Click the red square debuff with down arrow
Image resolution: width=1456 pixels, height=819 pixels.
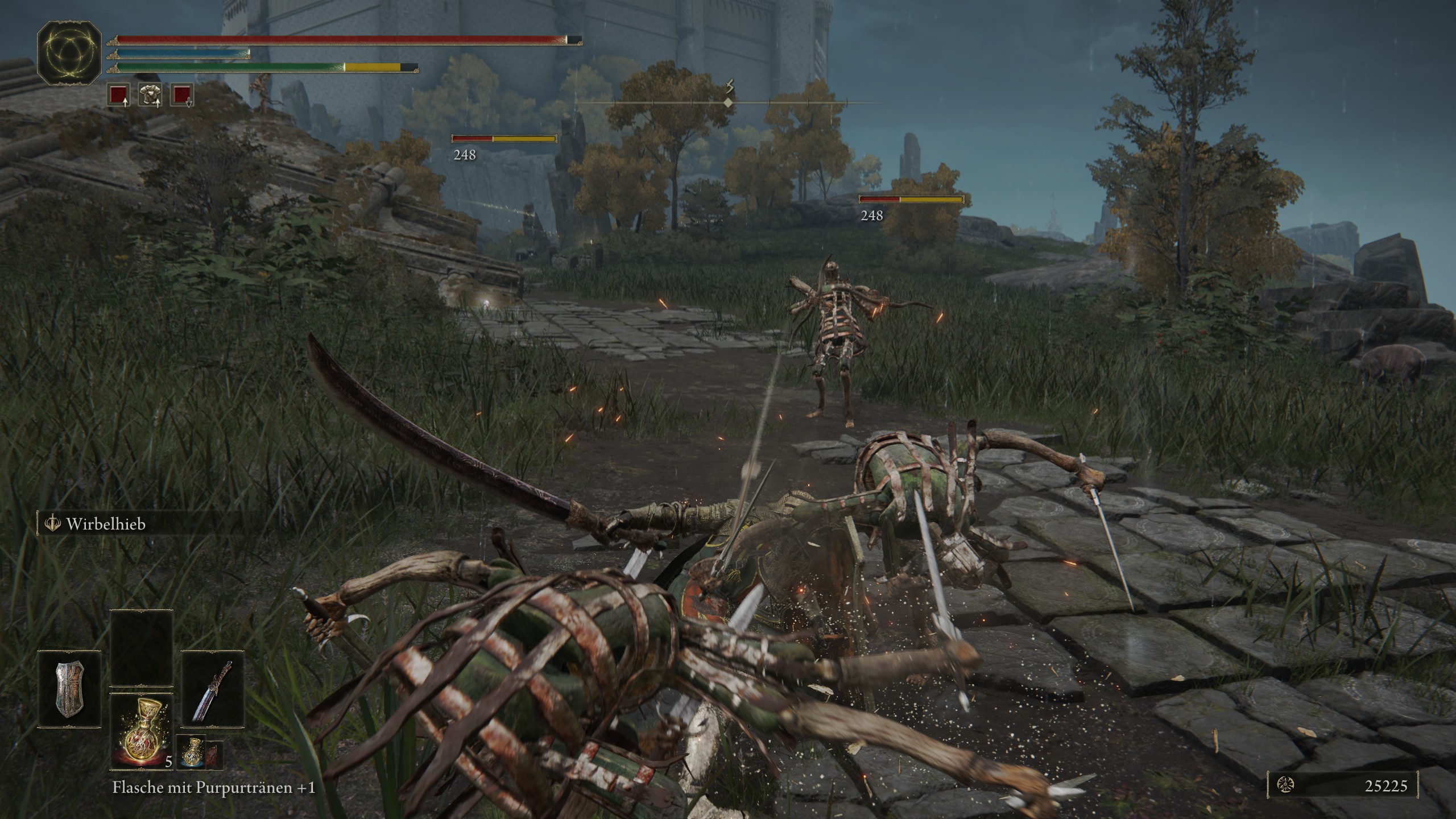[182, 95]
